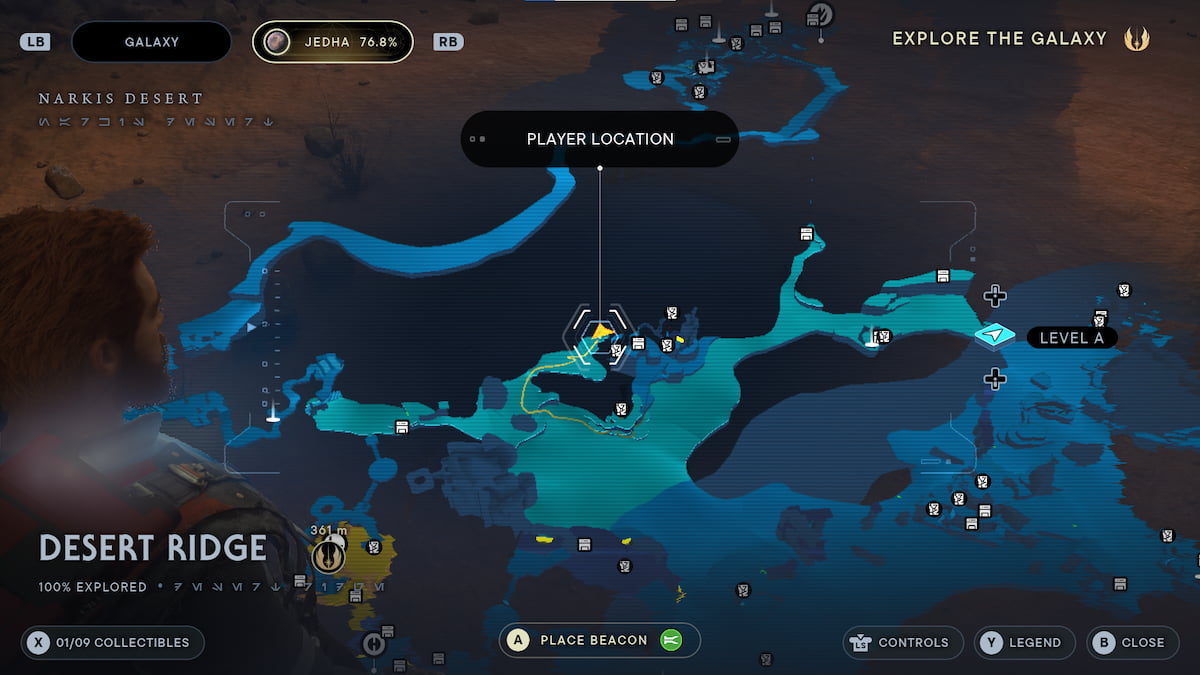
Task: Open the 01/09 Collectibles list
Action: tap(113, 642)
